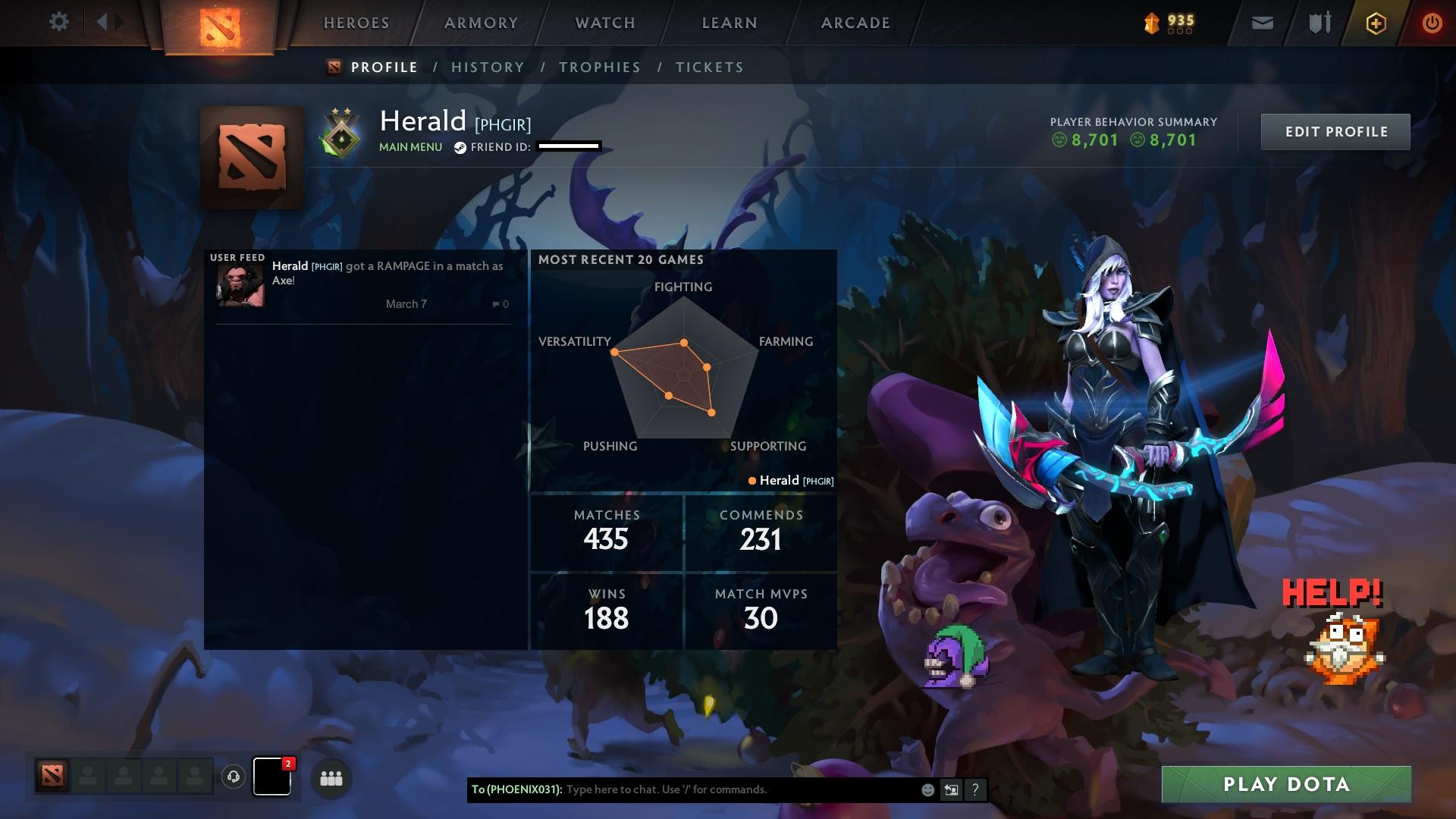Click the question mark chat help icon
Image resolution: width=1456 pixels, height=819 pixels.
click(x=975, y=790)
